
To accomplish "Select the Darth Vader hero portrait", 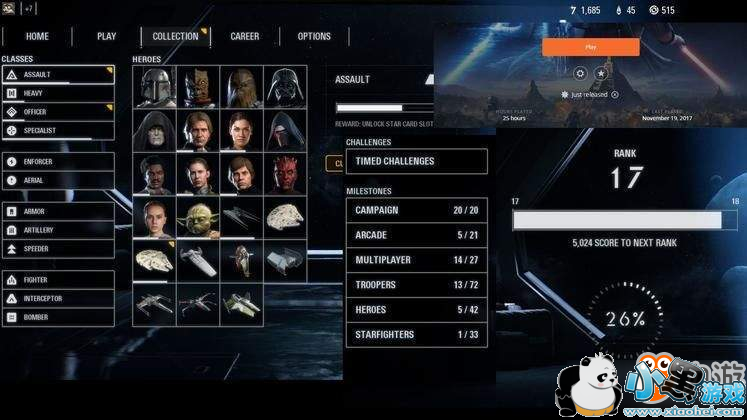I will (283, 86).
